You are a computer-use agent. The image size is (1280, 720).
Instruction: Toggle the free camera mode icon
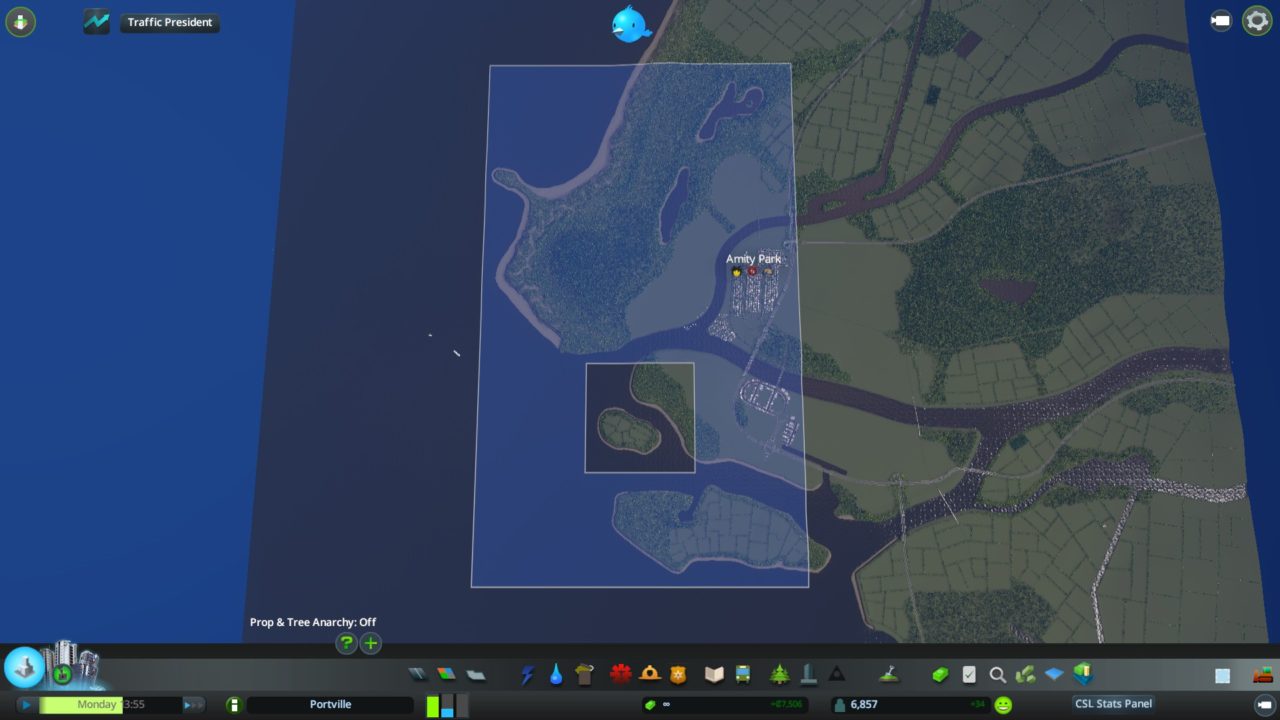[x=1220, y=20]
